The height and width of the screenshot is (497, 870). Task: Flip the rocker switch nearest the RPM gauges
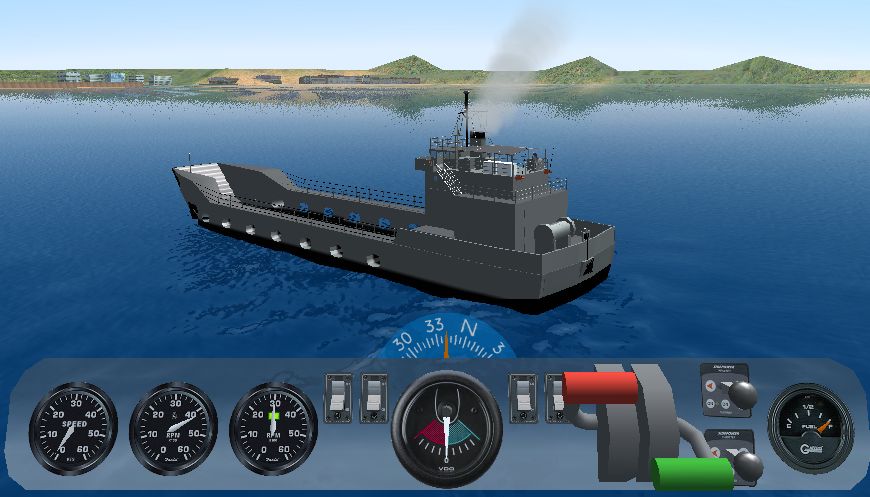click(x=338, y=398)
